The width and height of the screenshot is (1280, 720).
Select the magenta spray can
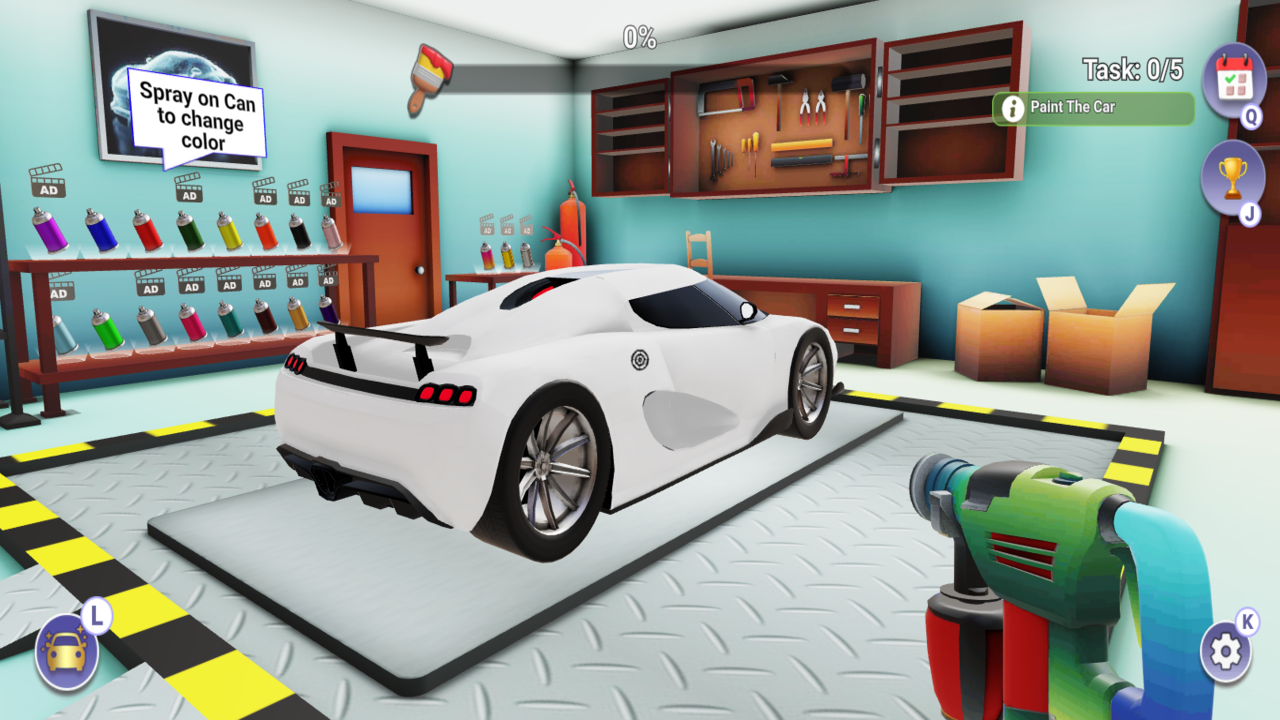pos(193,323)
